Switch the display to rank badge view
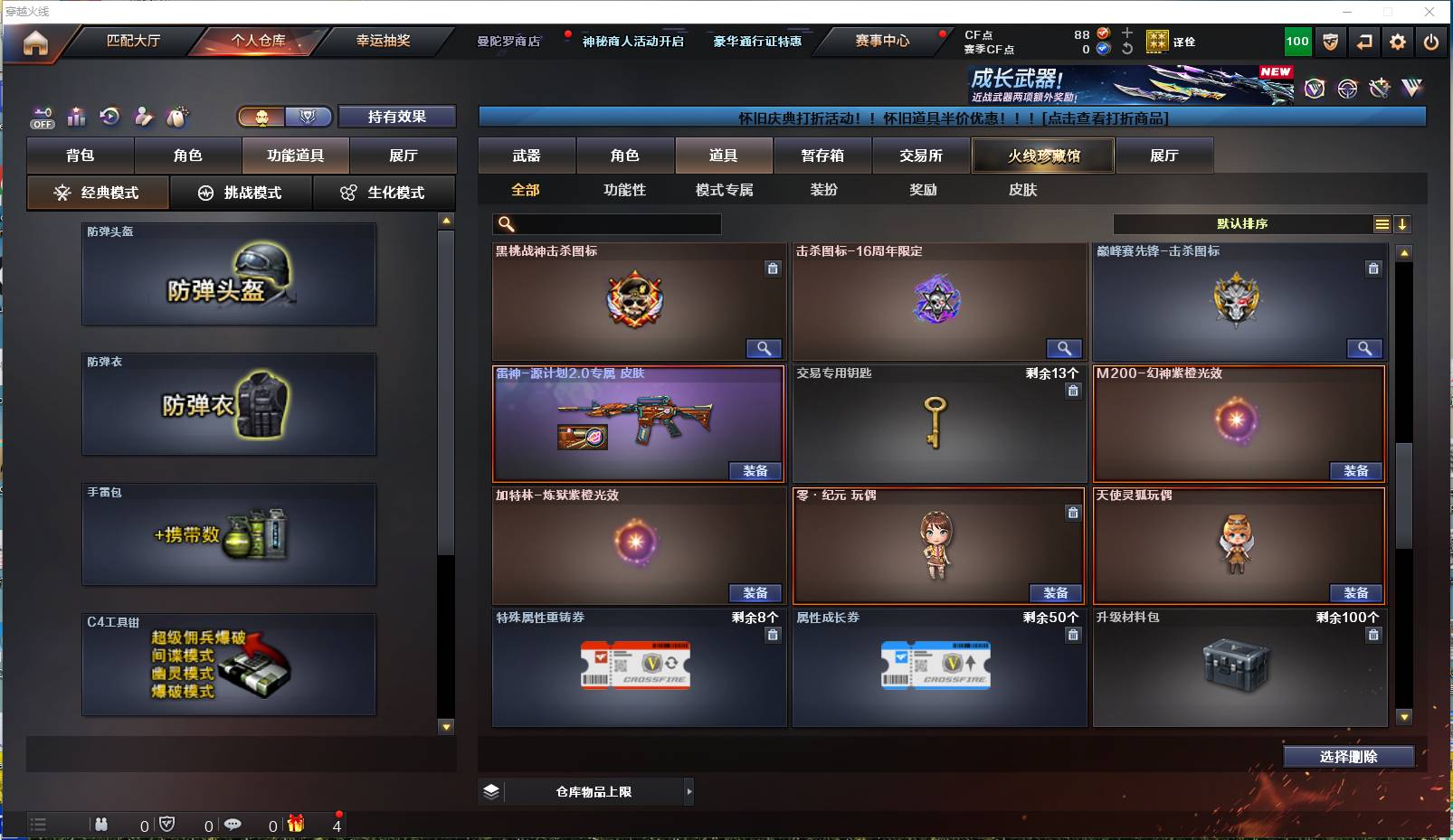1453x840 pixels. [x=309, y=117]
